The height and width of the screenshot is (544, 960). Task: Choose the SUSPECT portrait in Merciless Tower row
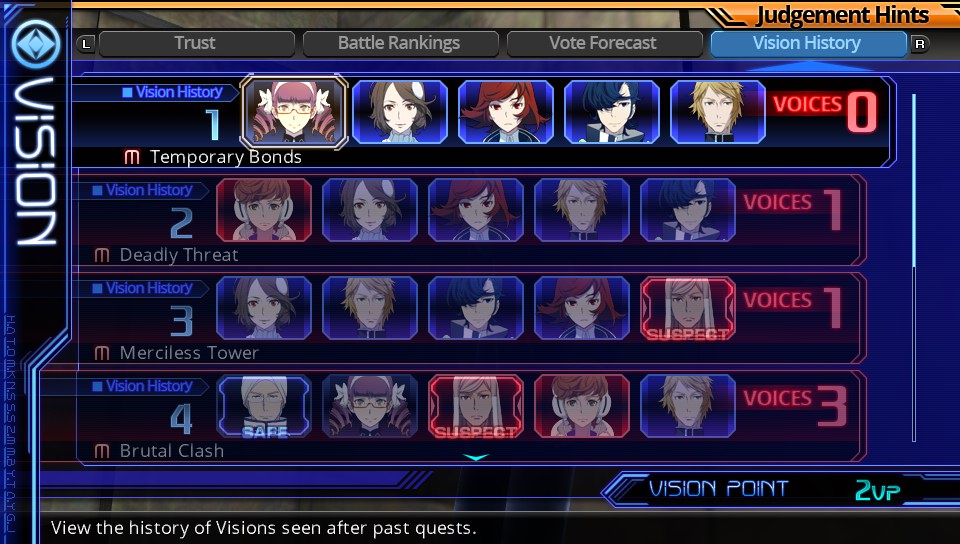coord(688,309)
